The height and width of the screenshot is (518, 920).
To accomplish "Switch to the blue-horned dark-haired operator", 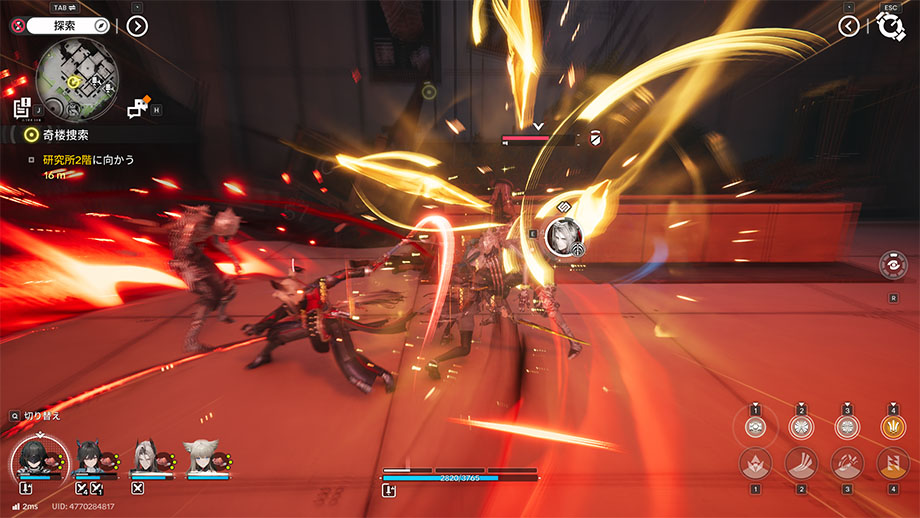I will click(x=92, y=458).
